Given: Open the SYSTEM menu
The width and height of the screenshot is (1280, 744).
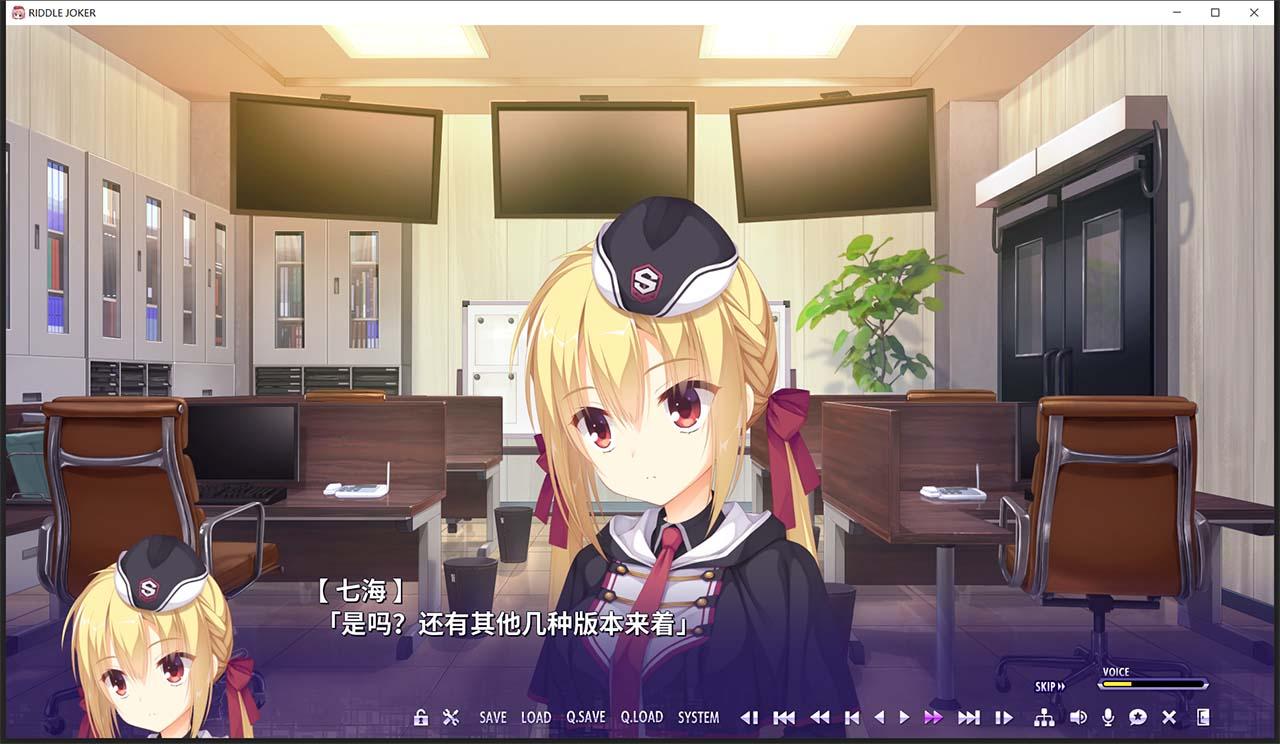Looking at the screenshot, I should pos(699,717).
